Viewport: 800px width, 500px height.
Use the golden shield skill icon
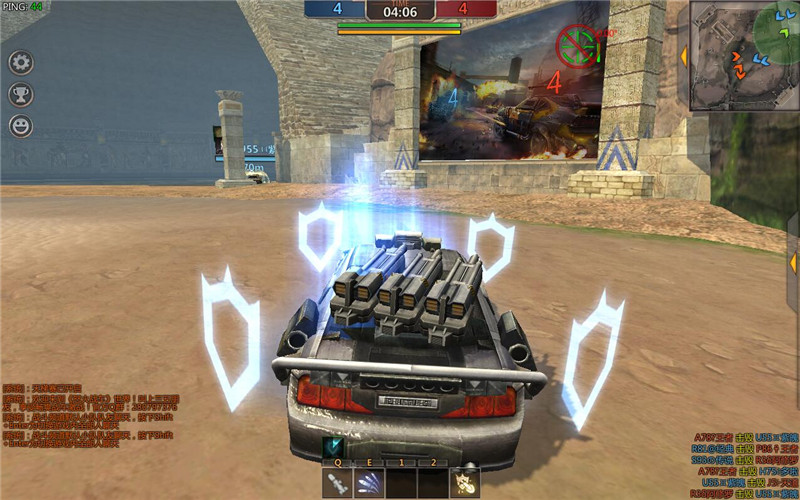point(463,484)
